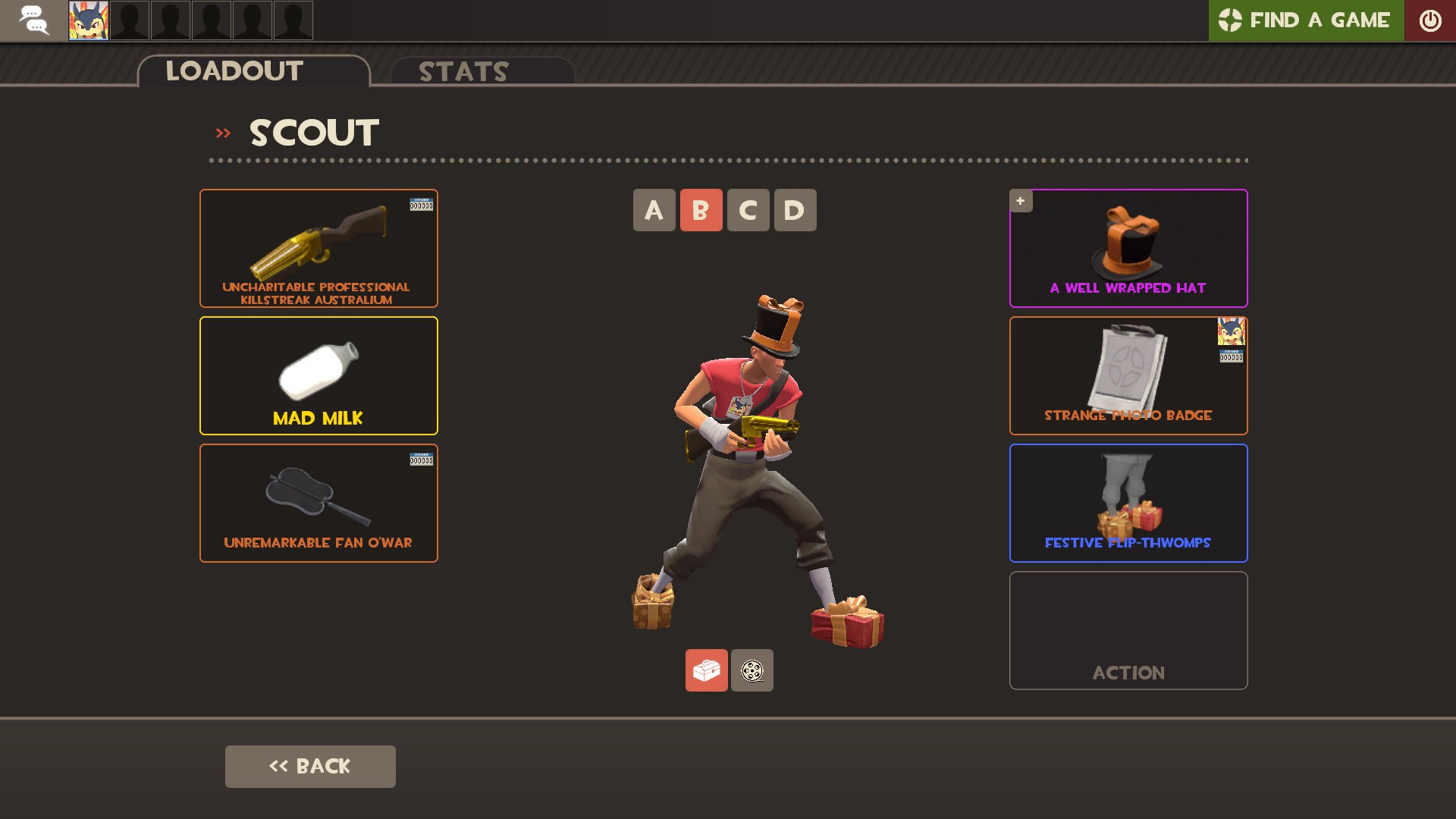
Task: Show the toolbox items view
Action: click(706, 670)
